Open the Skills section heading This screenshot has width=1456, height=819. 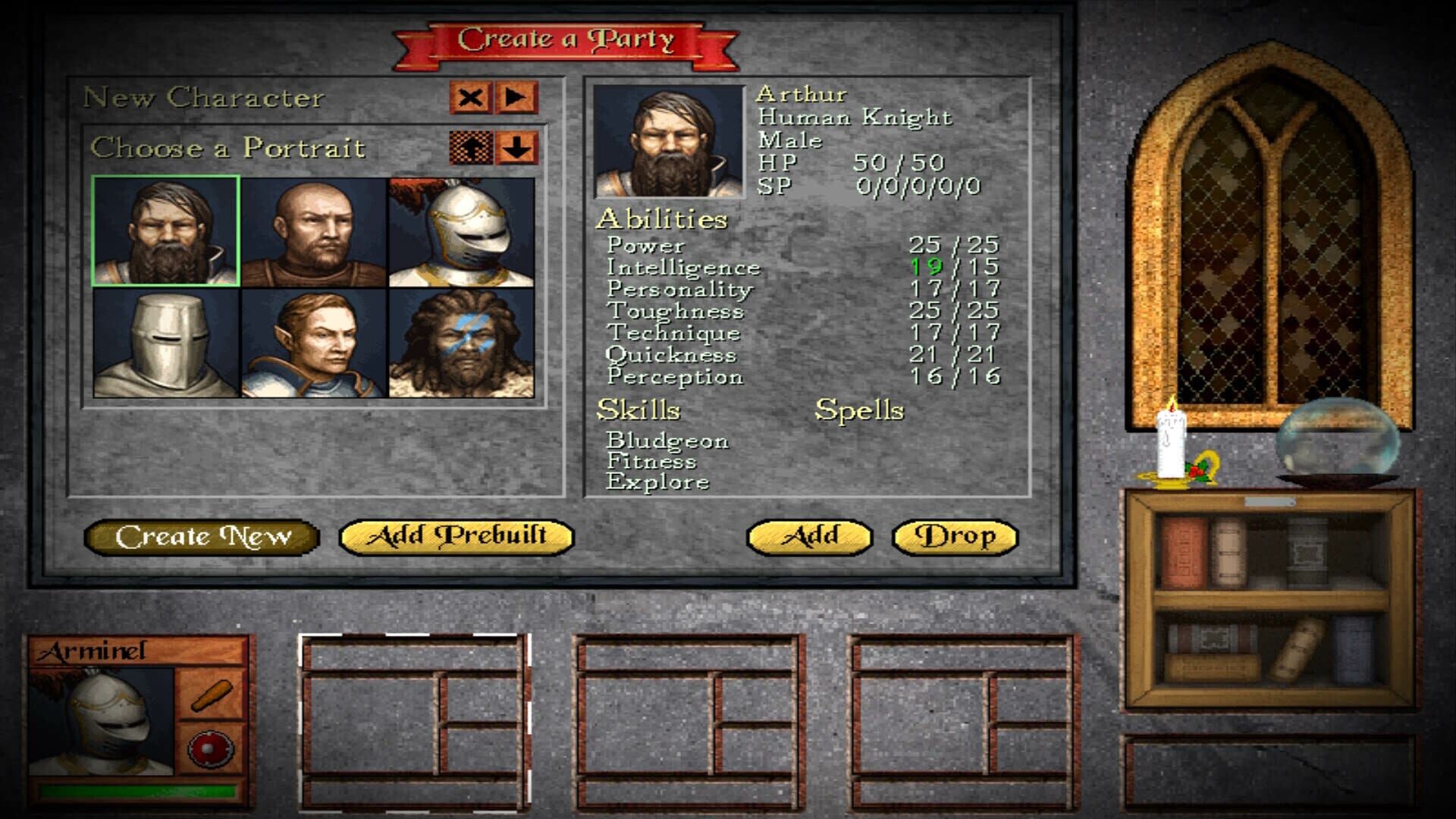[639, 410]
